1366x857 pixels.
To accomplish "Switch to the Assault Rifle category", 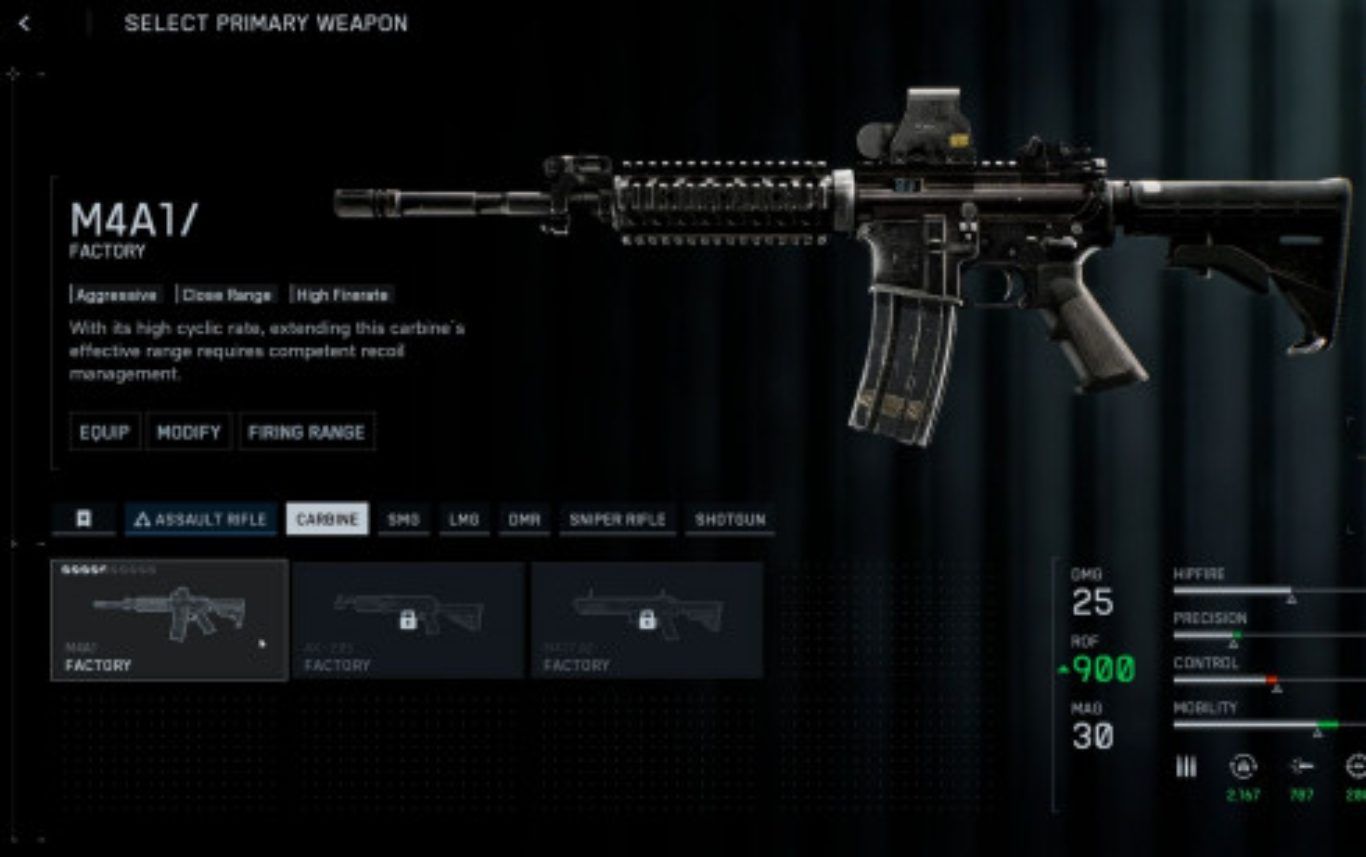I will (201, 519).
